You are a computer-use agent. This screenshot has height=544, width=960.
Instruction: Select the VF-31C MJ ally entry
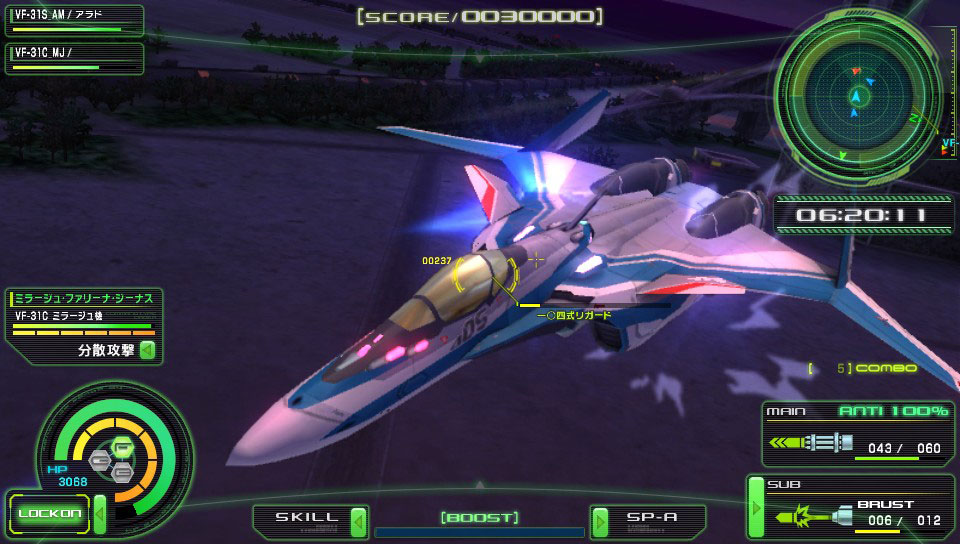click(73, 56)
